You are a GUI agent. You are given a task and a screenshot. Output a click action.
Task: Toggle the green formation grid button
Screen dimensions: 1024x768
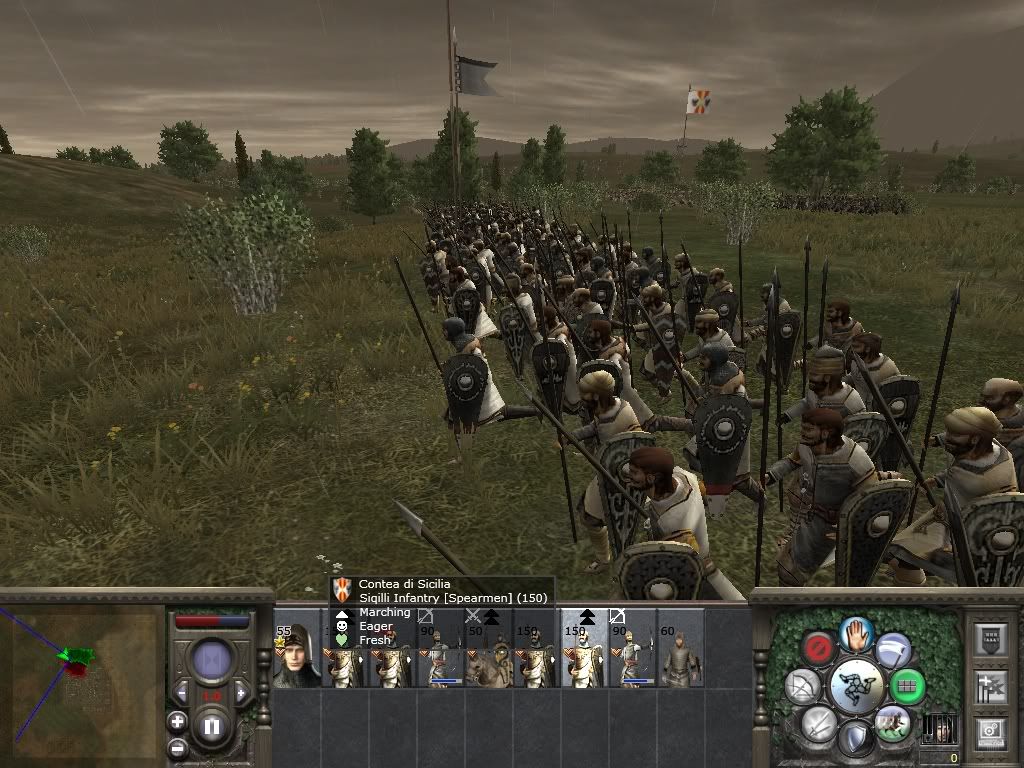tap(908, 687)
